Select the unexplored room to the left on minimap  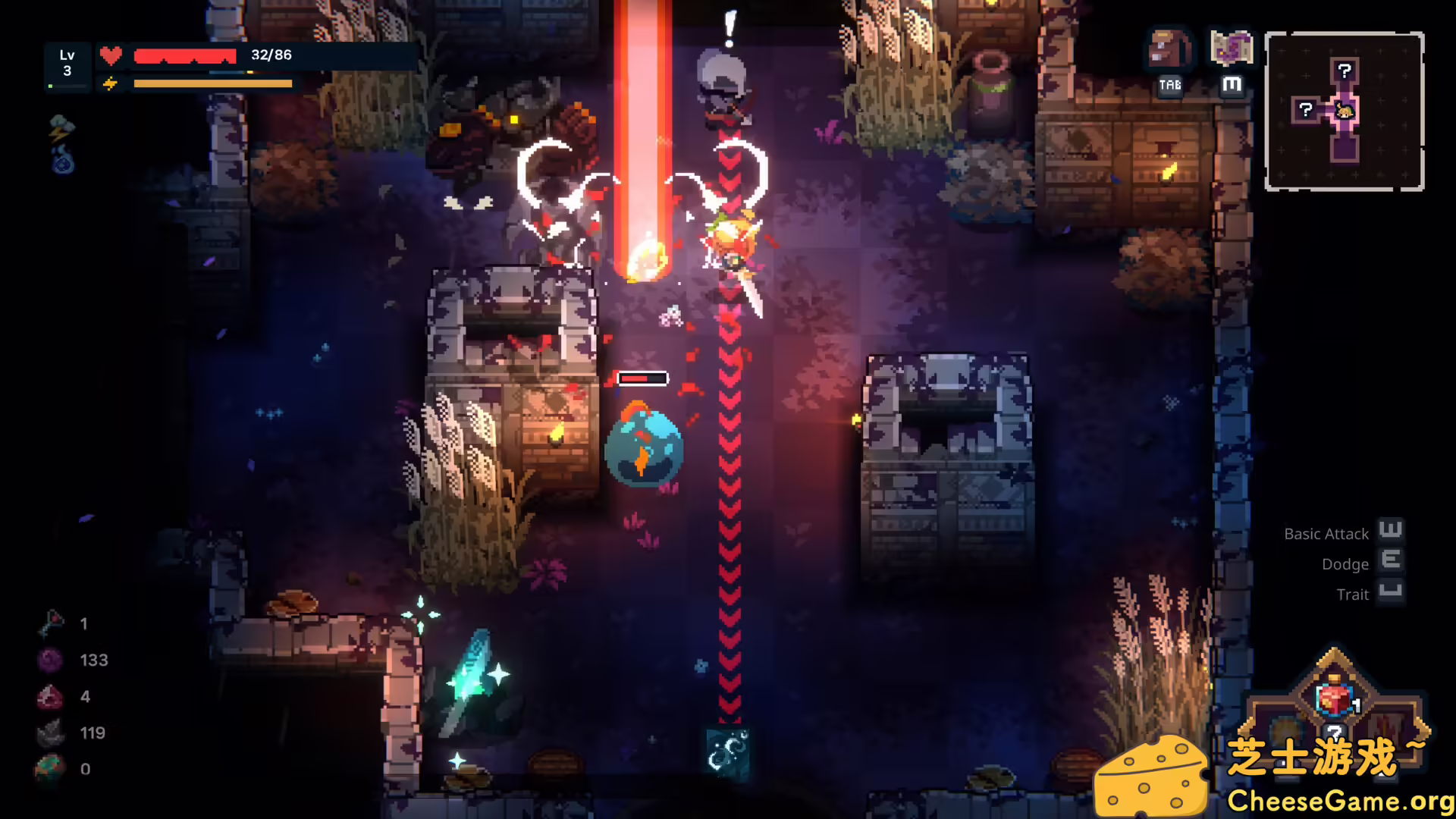[1305, 110]
